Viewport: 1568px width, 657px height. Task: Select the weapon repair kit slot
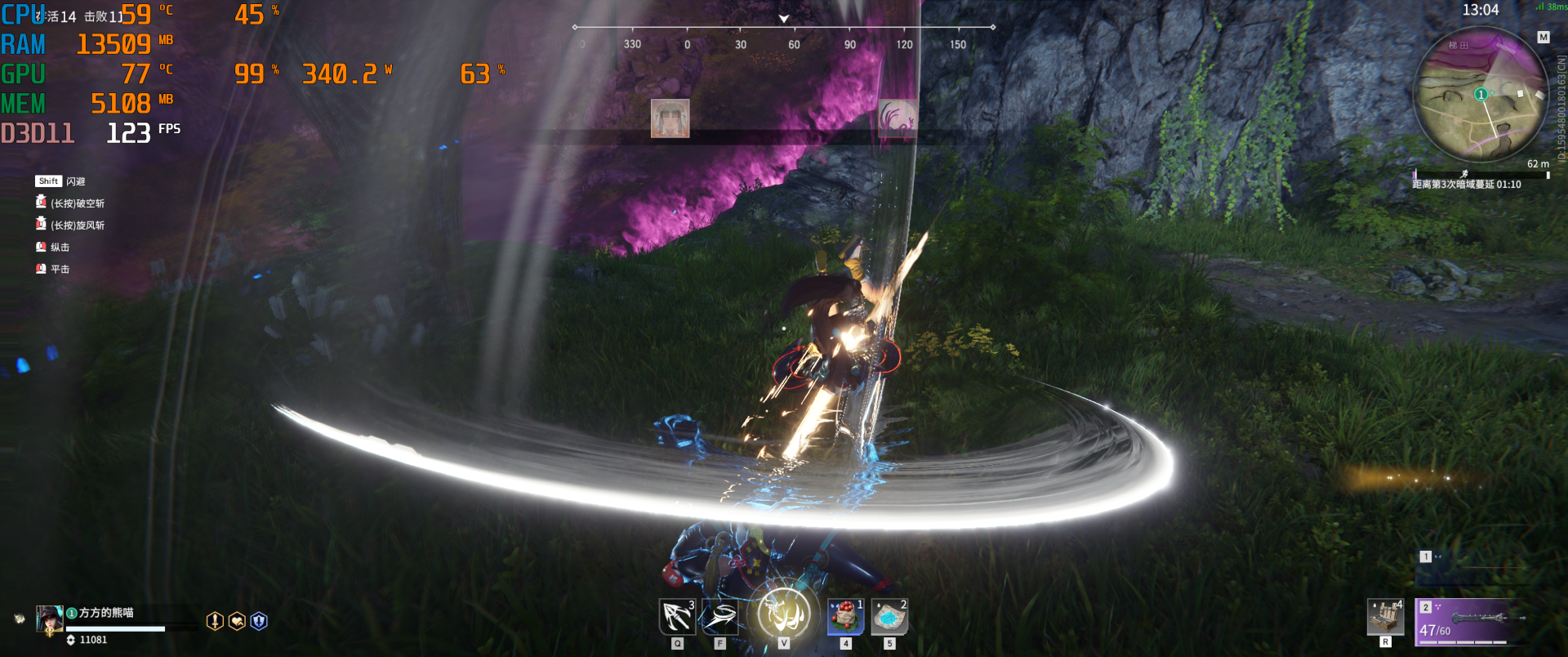click(1386, 617)
